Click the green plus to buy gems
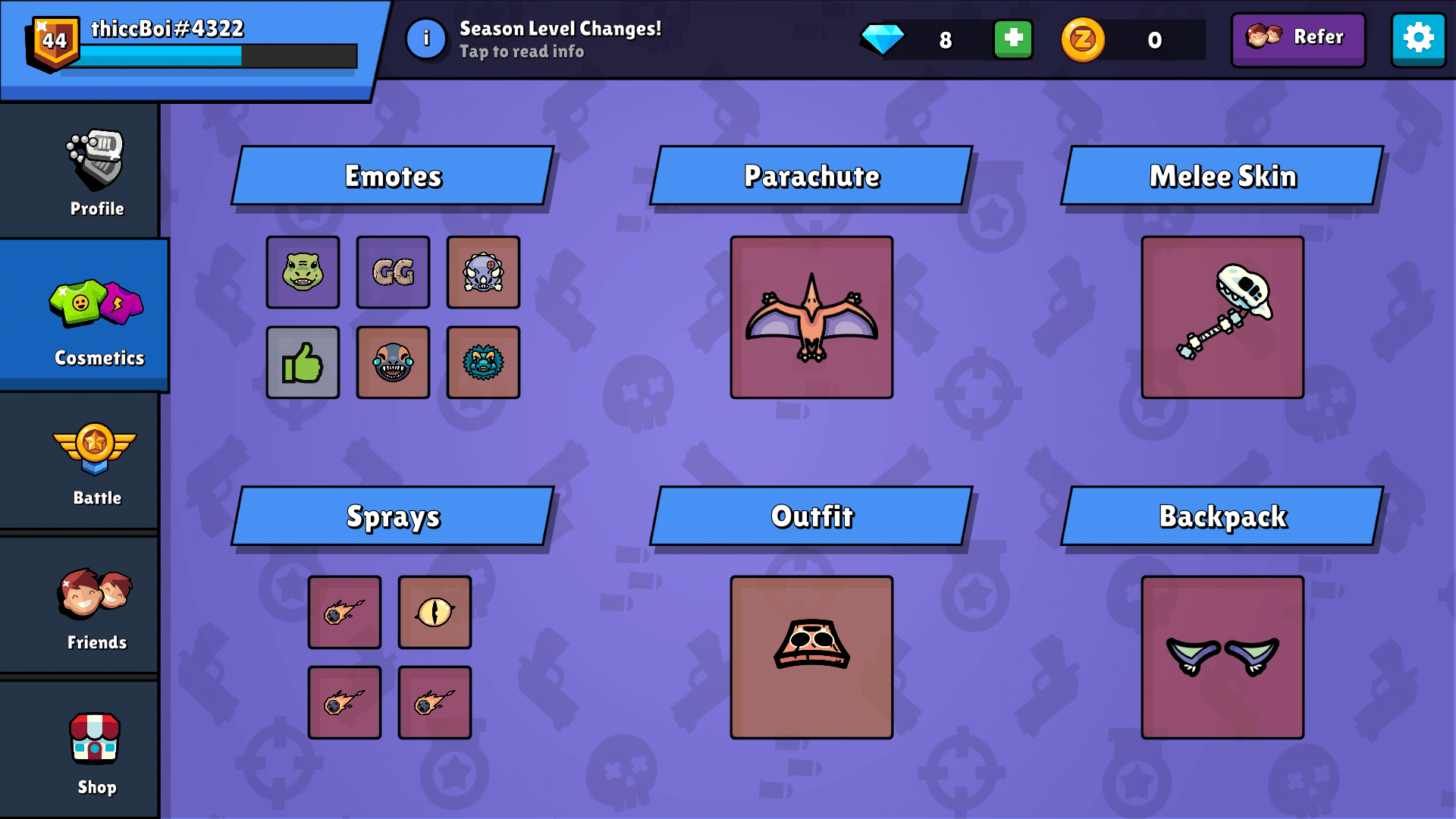Screen dimensions: 1456x819 pos(1012,39)
